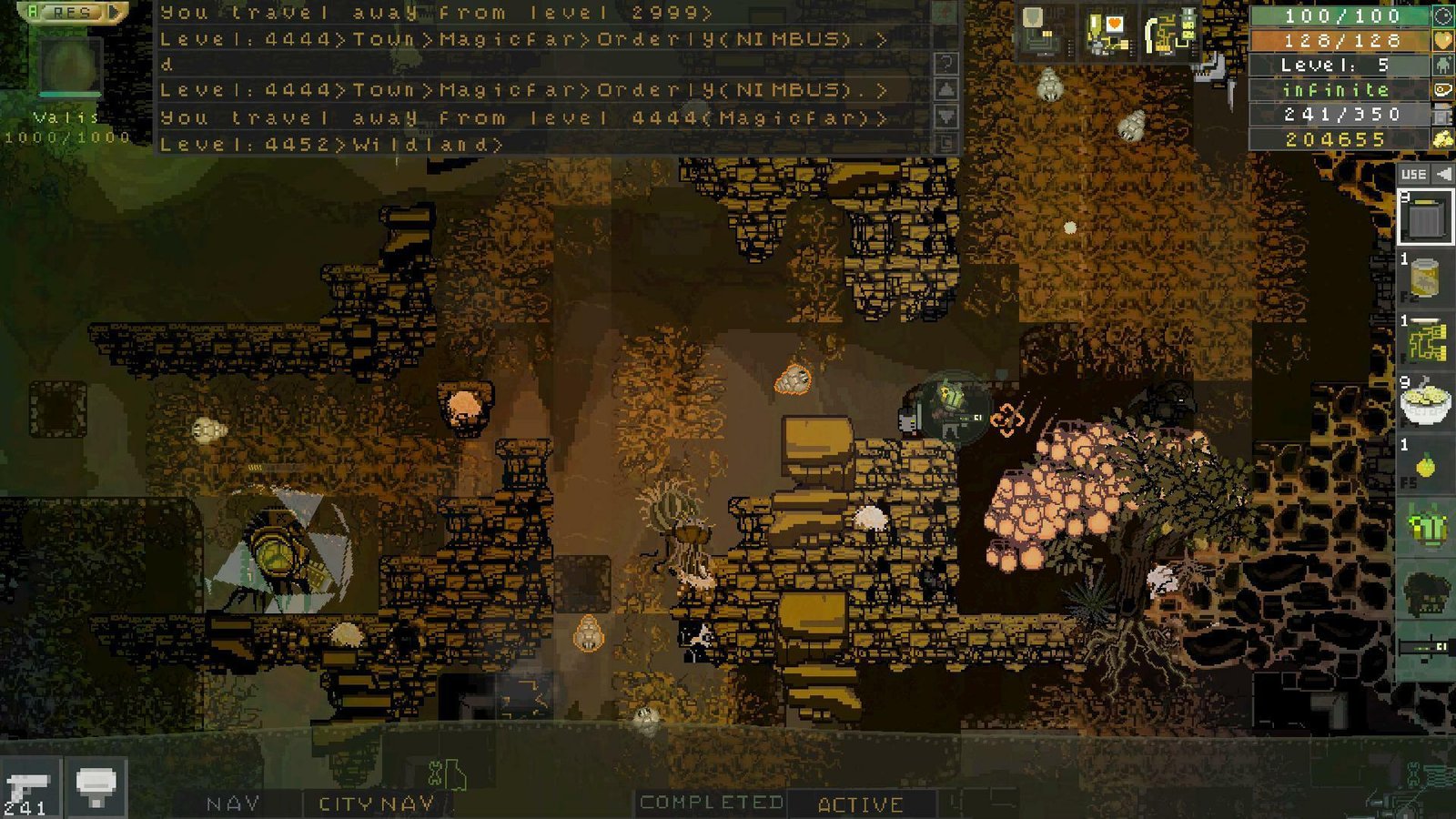Screen dimensions: 1456x819
Task: Select the circuit board hotbar slot
Action: [x=1426, y=341]
